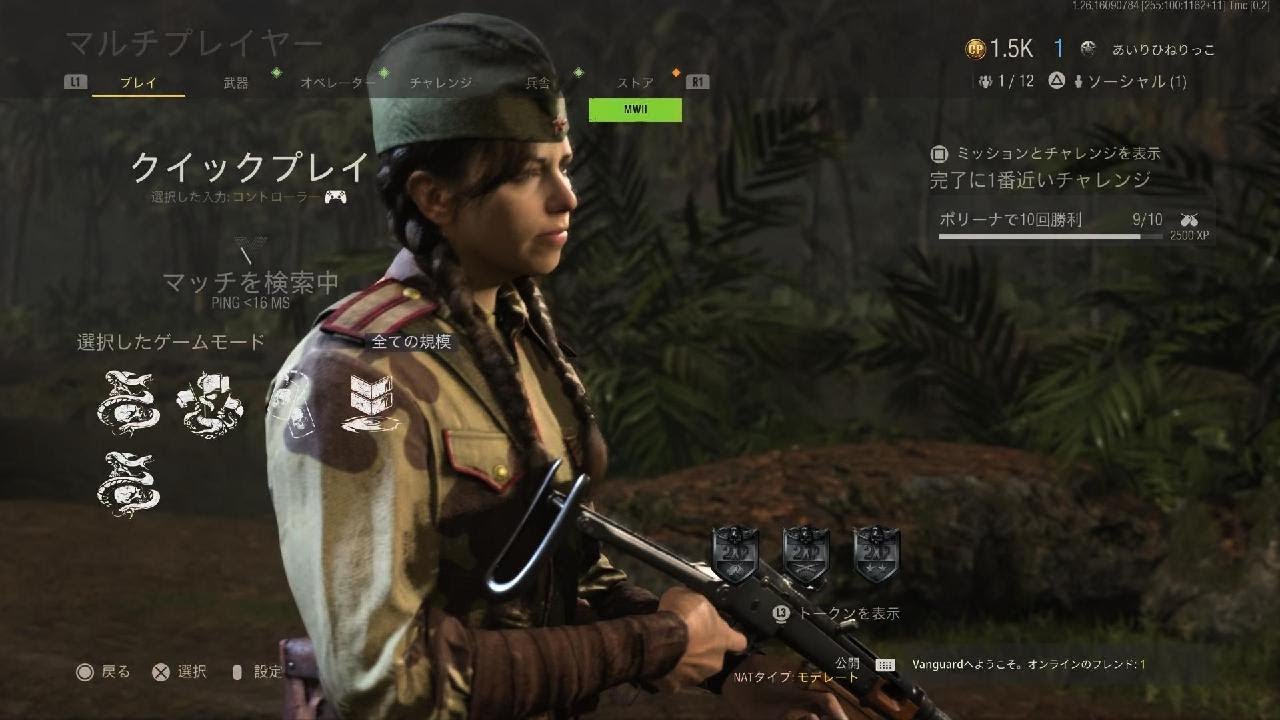The width and height of the screenshot is (1280, 720).
Task: Open the 全ての規模 combat pacing icon
Action: 370,402
